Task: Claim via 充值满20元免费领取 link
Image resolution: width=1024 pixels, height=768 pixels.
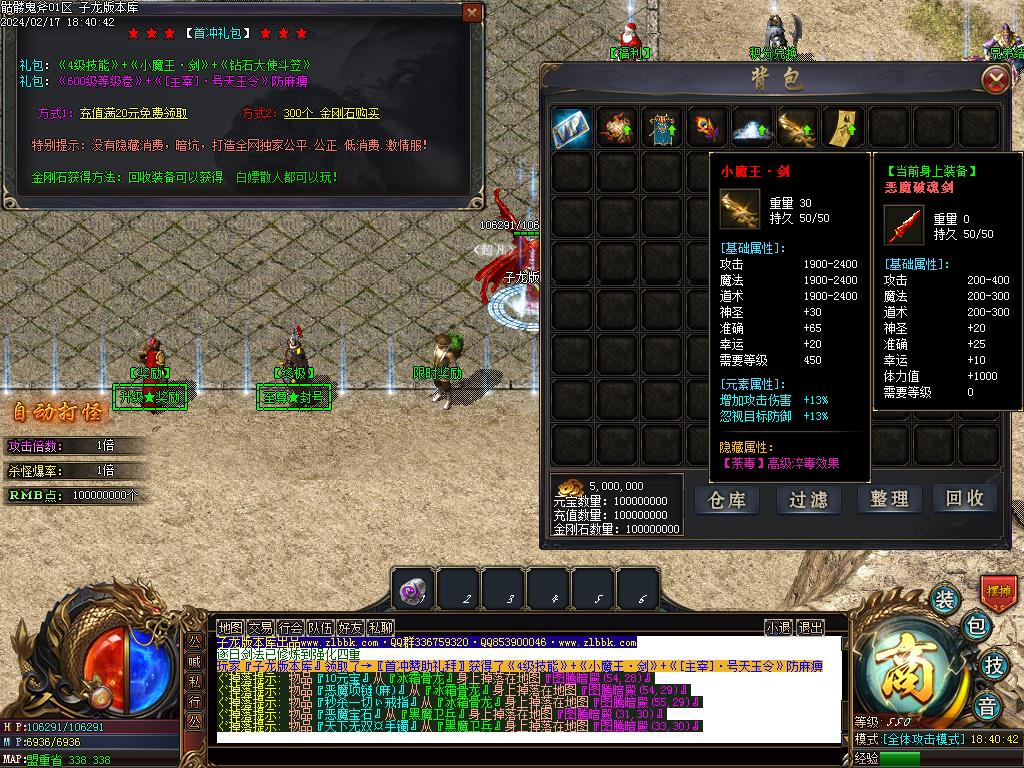Action: click(x=134, y=114)
